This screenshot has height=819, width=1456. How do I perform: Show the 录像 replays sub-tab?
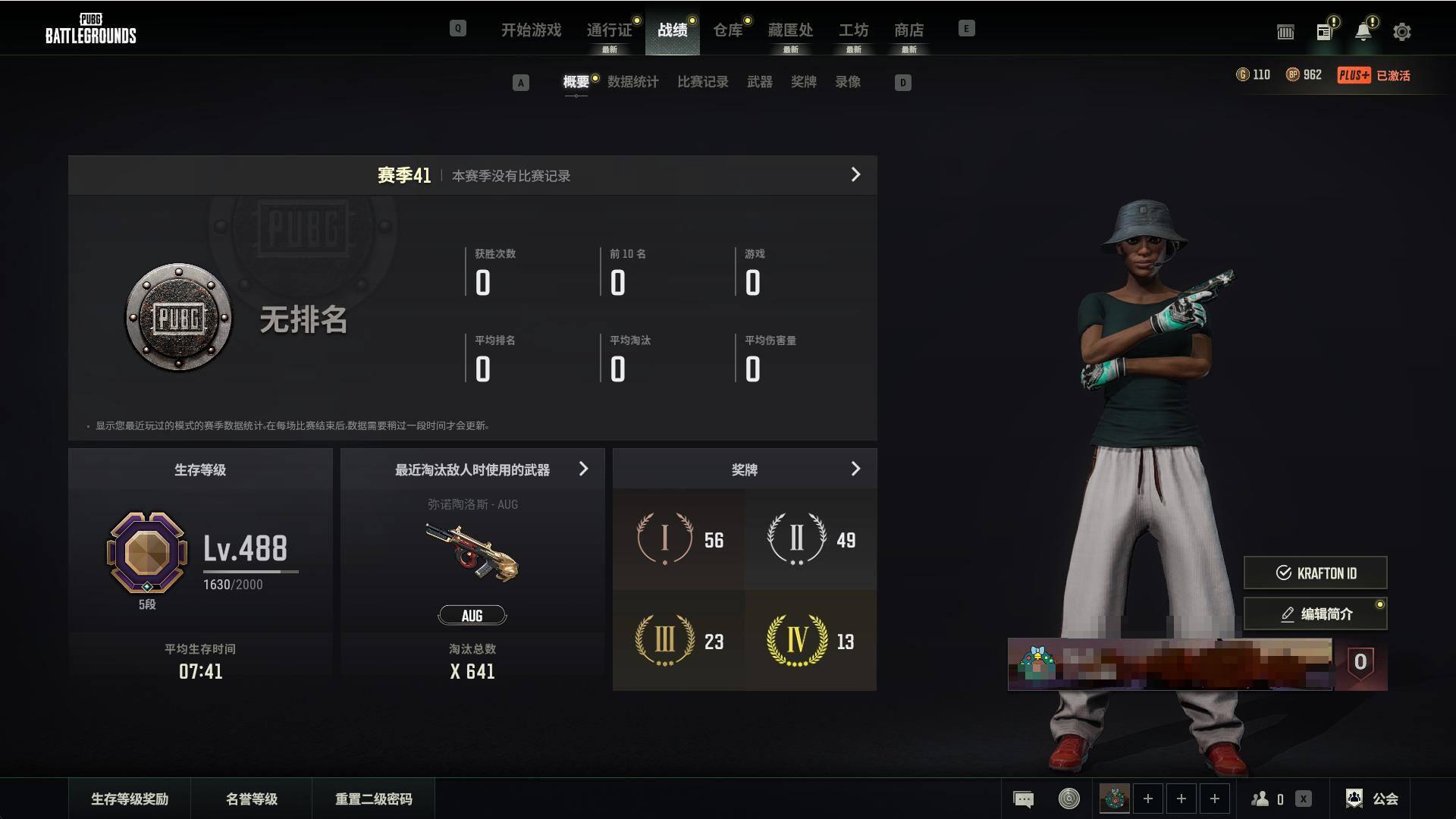point(848,82)
